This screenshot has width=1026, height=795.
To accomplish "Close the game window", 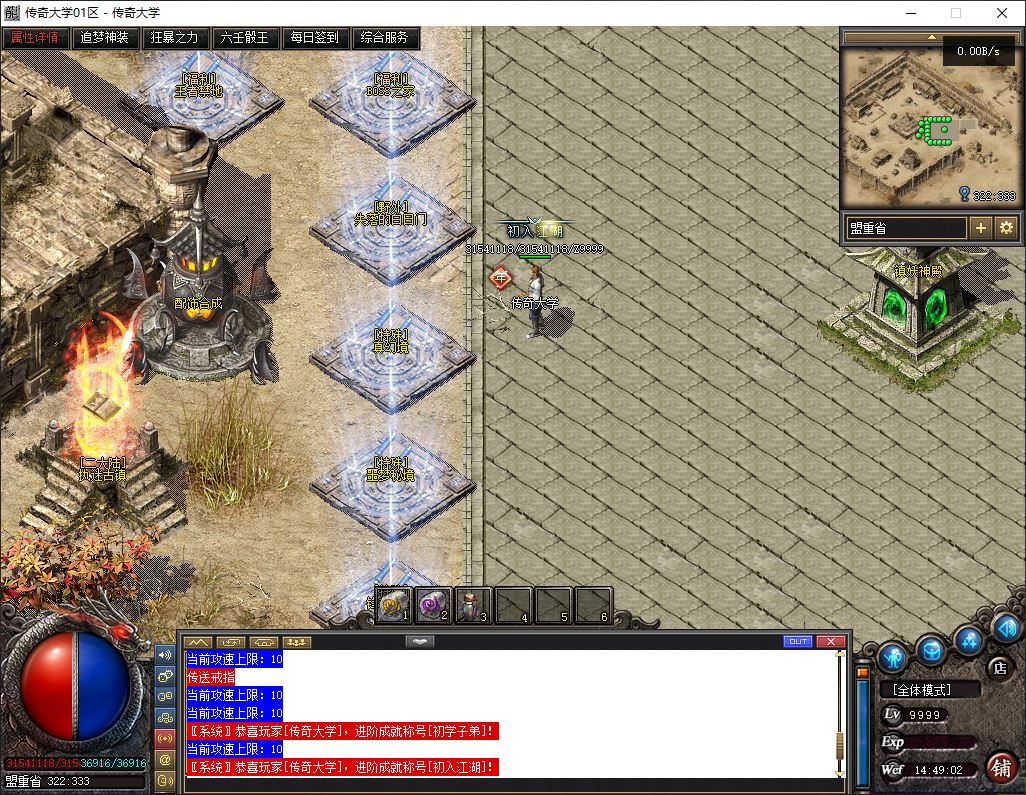I will coord(1002,13).
